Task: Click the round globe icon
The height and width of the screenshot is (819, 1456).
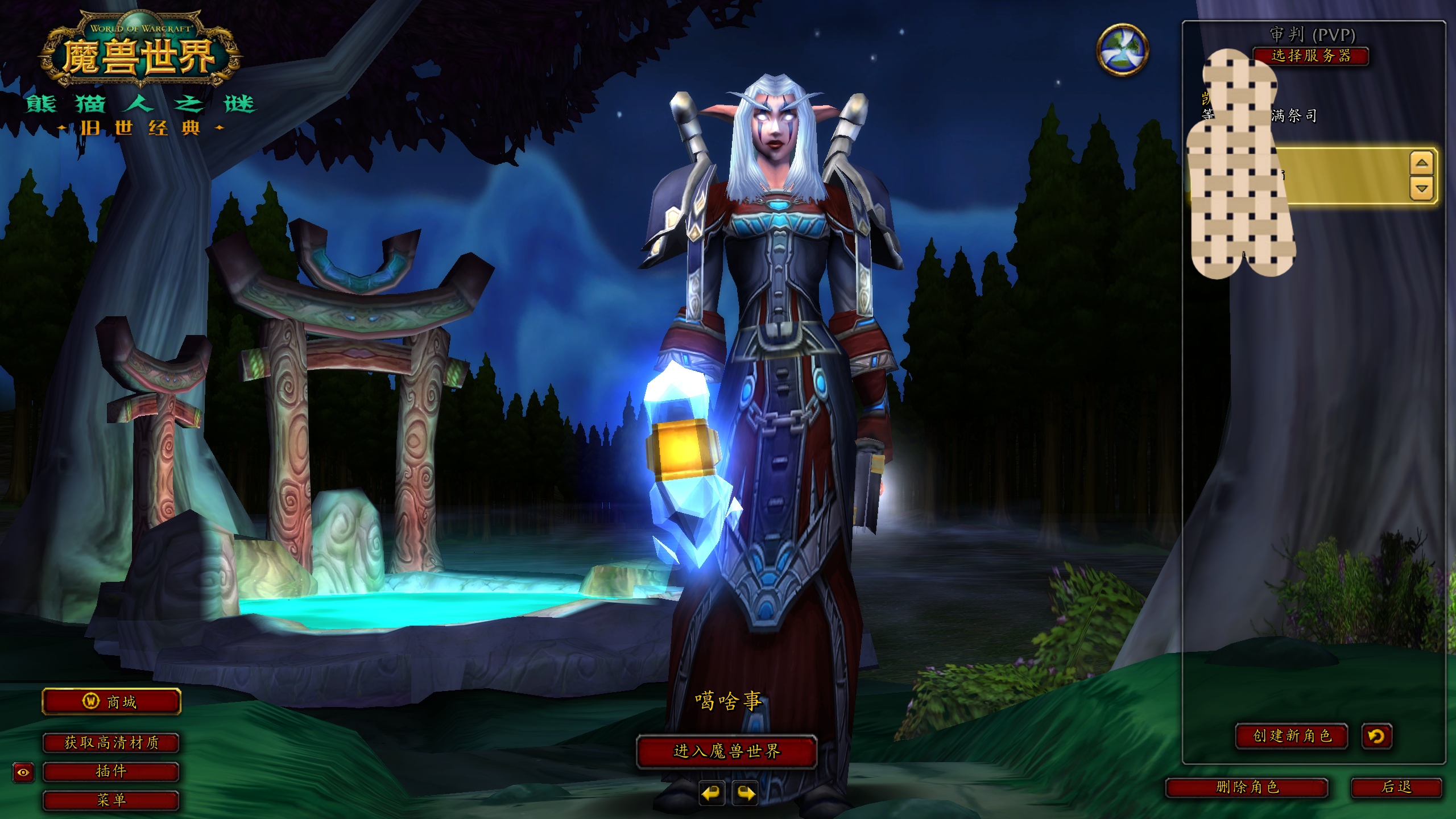Action: pos(1122,49)
